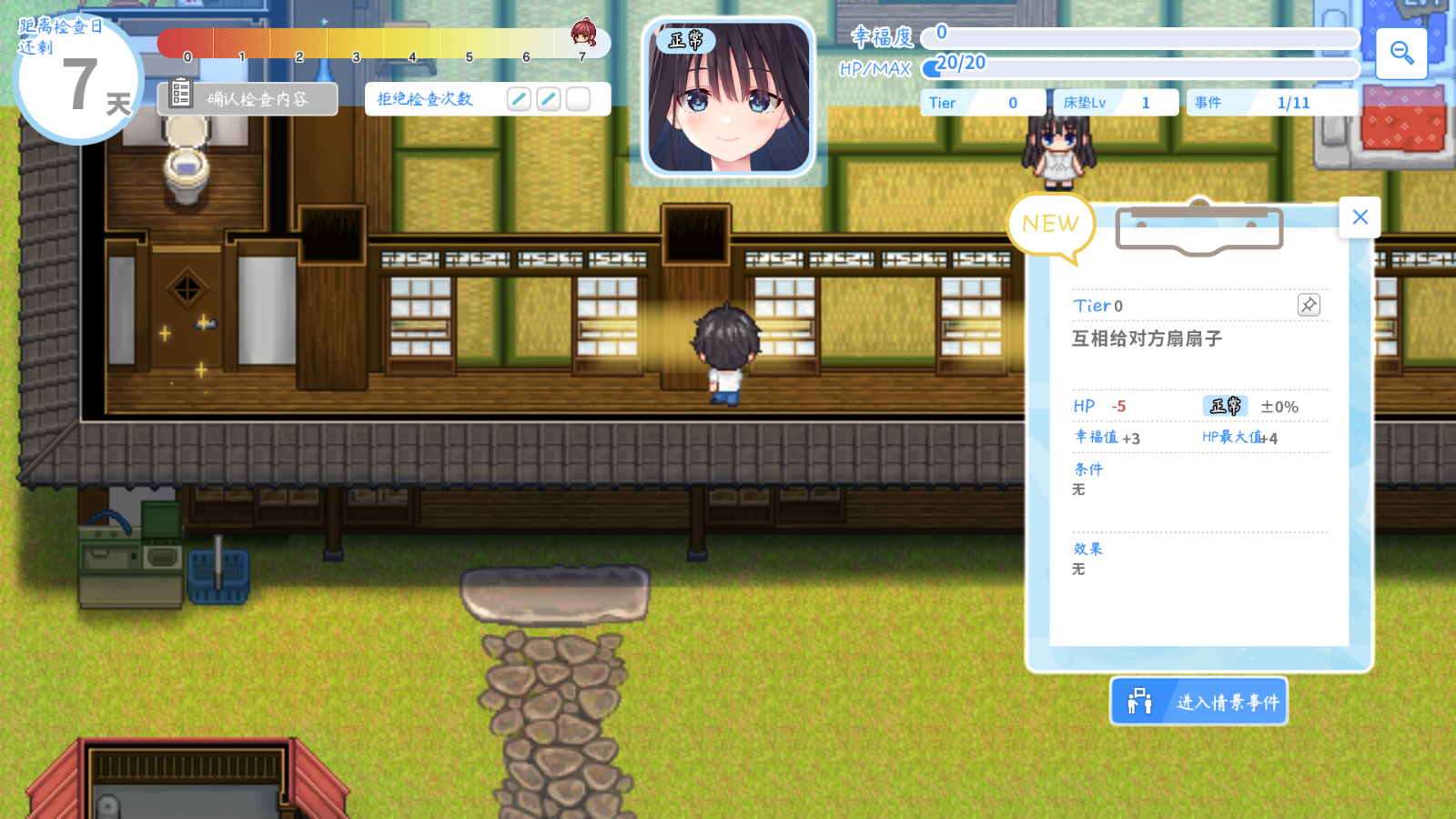Viewport: 1456px width, 819px height.
Task: Toggle the pin icon on event card
Action: point(1309,305)
